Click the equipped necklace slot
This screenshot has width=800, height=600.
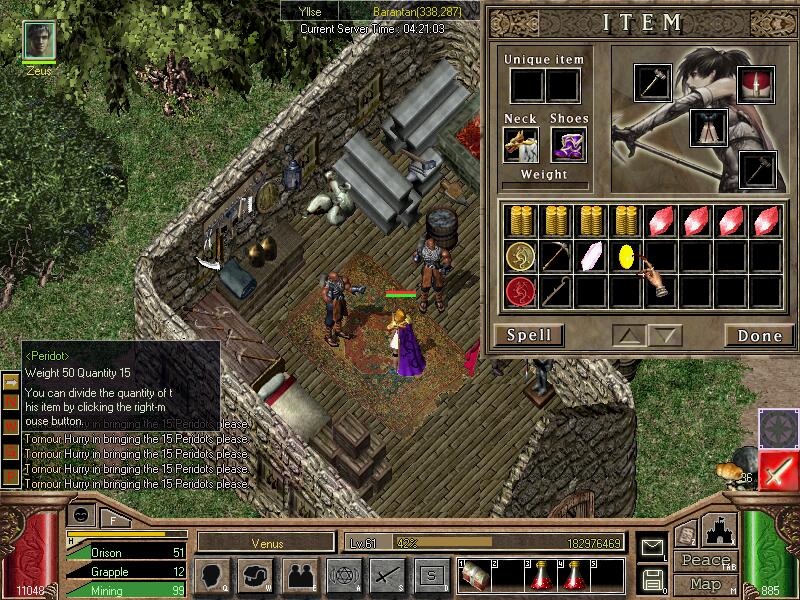pyautogui.click(x=521, y=145)
